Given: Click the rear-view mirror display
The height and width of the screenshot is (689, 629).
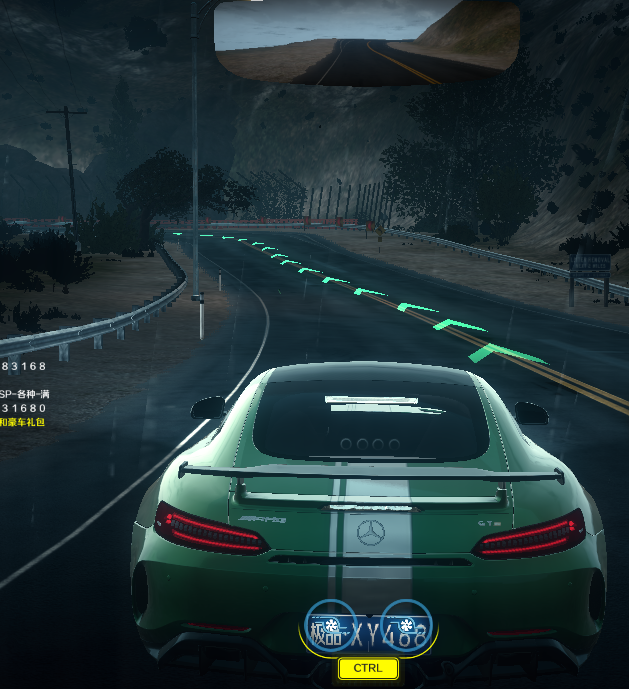Looking at the screenshot, I should pos(366,43).
